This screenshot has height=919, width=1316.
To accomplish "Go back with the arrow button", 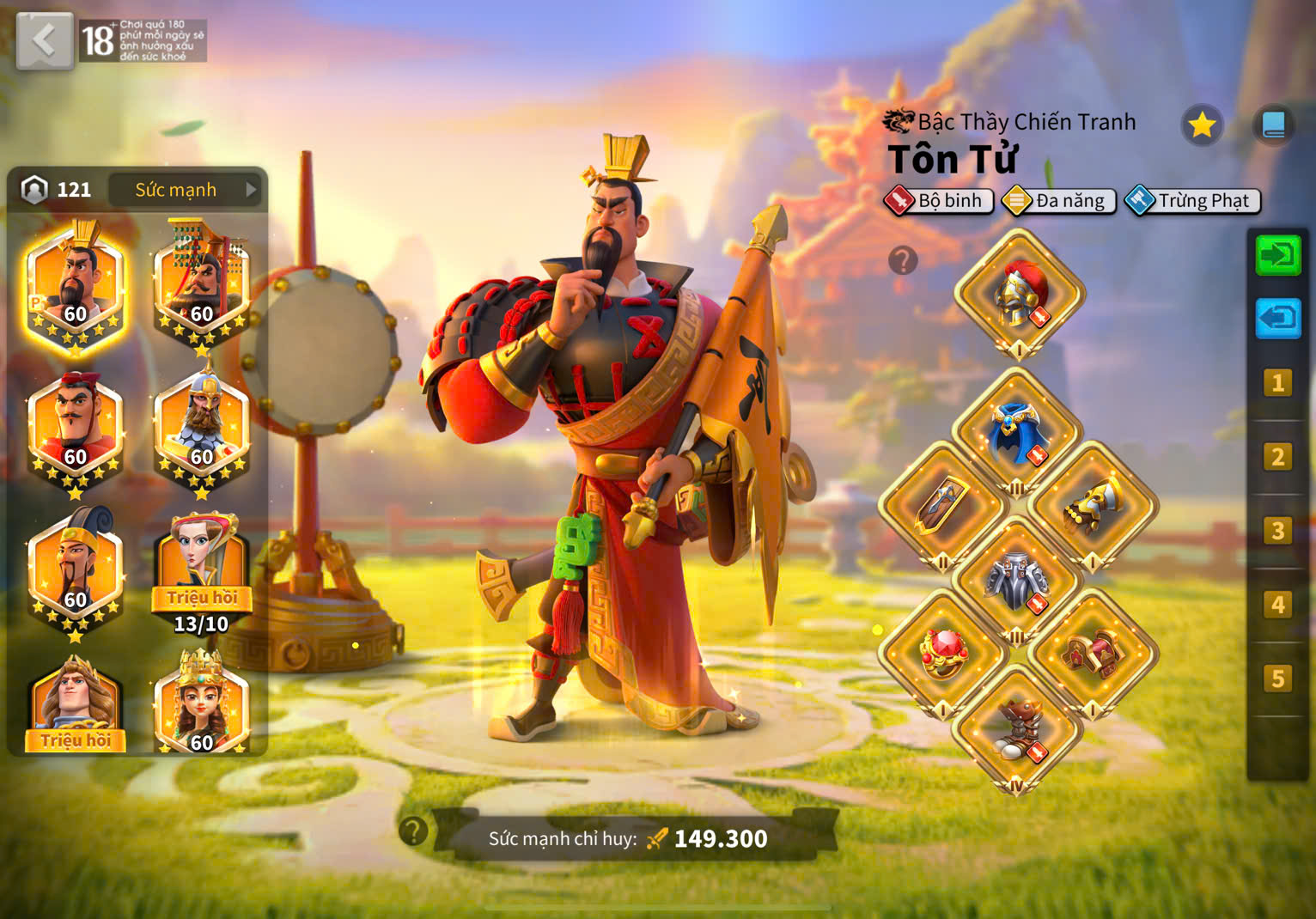I will pyautogui.click(x=44, y=40).
